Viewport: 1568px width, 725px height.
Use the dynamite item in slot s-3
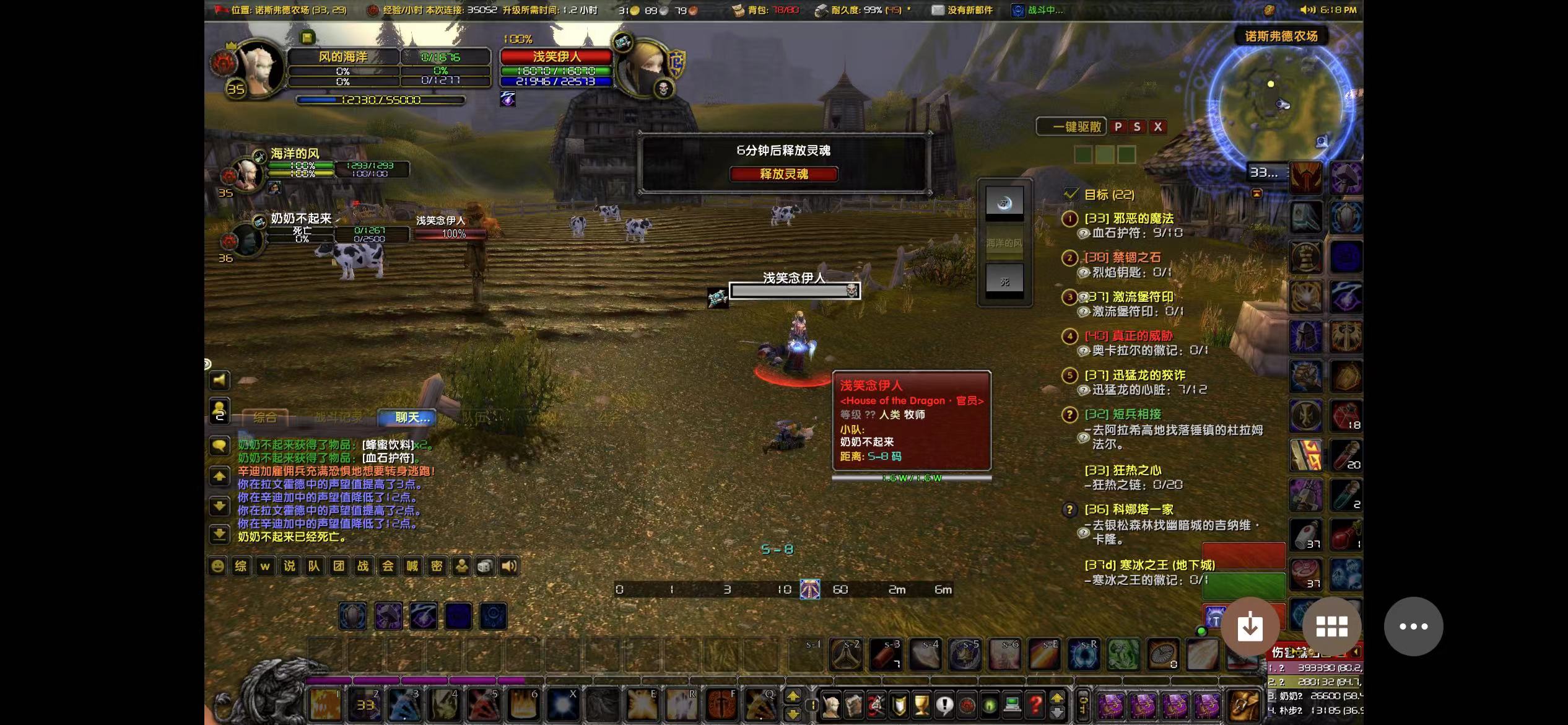click(x=886, y=654)
